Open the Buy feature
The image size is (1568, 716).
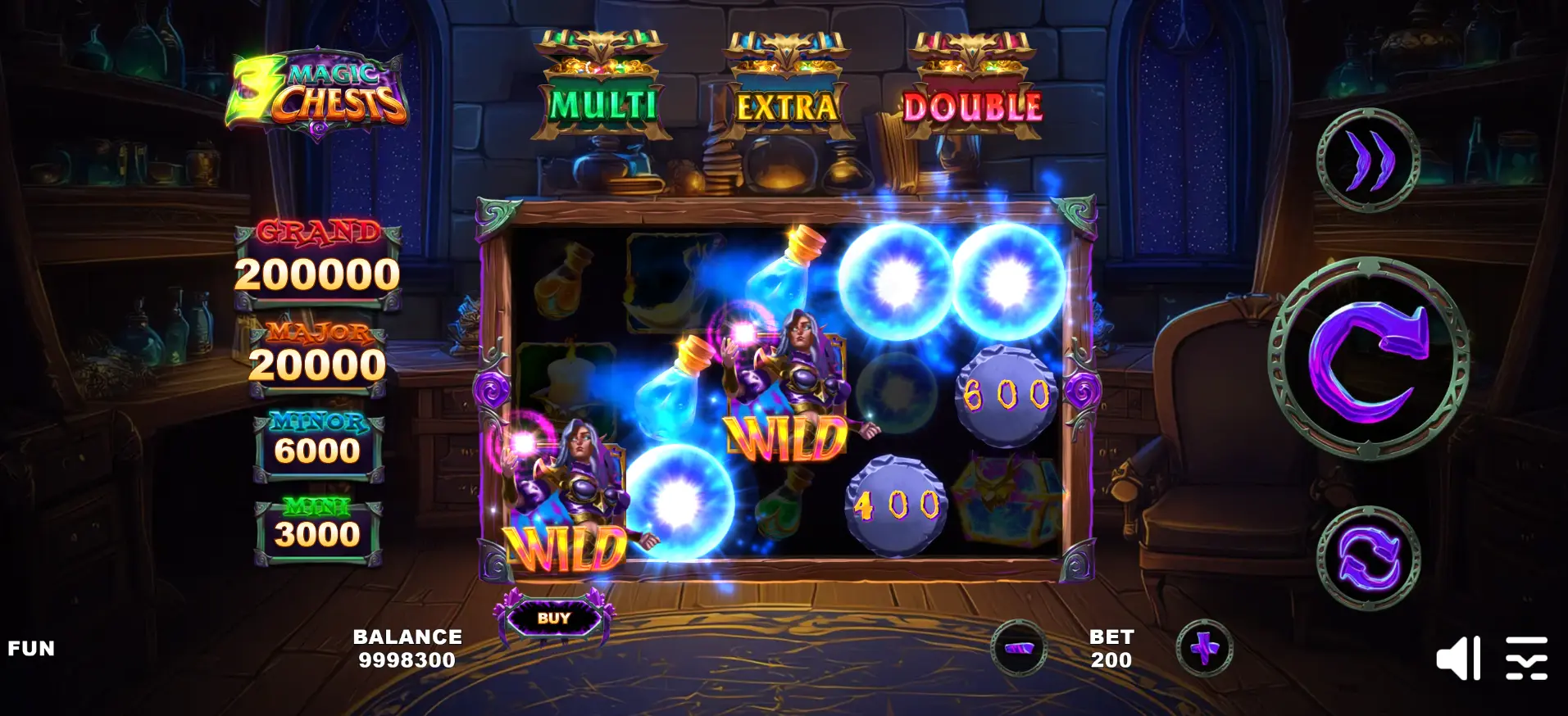click(x=554, y=619)
